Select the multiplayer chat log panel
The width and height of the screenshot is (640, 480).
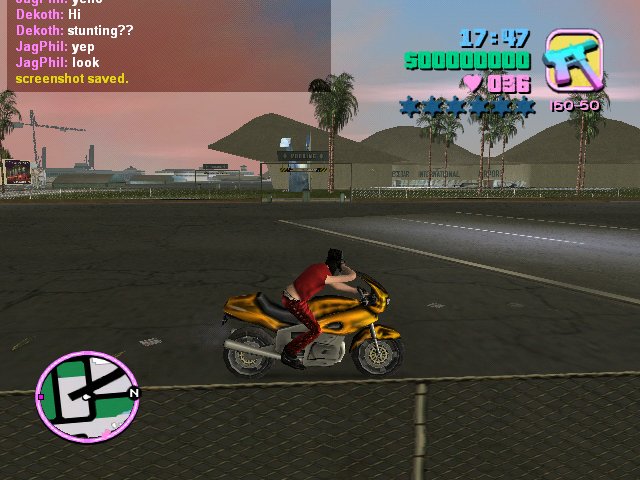click(165, 46)
